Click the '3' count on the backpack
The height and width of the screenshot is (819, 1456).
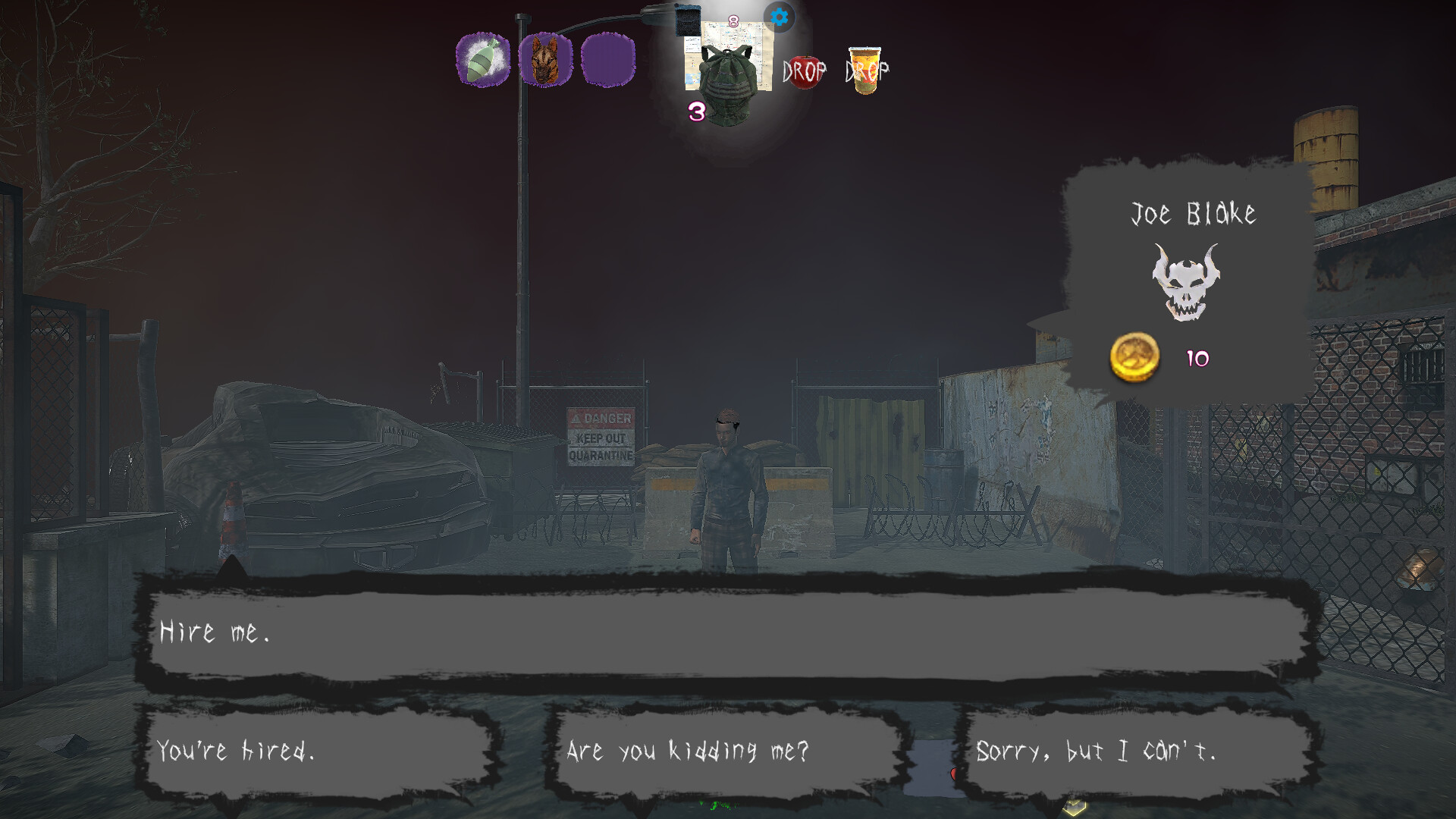tap(695, 112)
